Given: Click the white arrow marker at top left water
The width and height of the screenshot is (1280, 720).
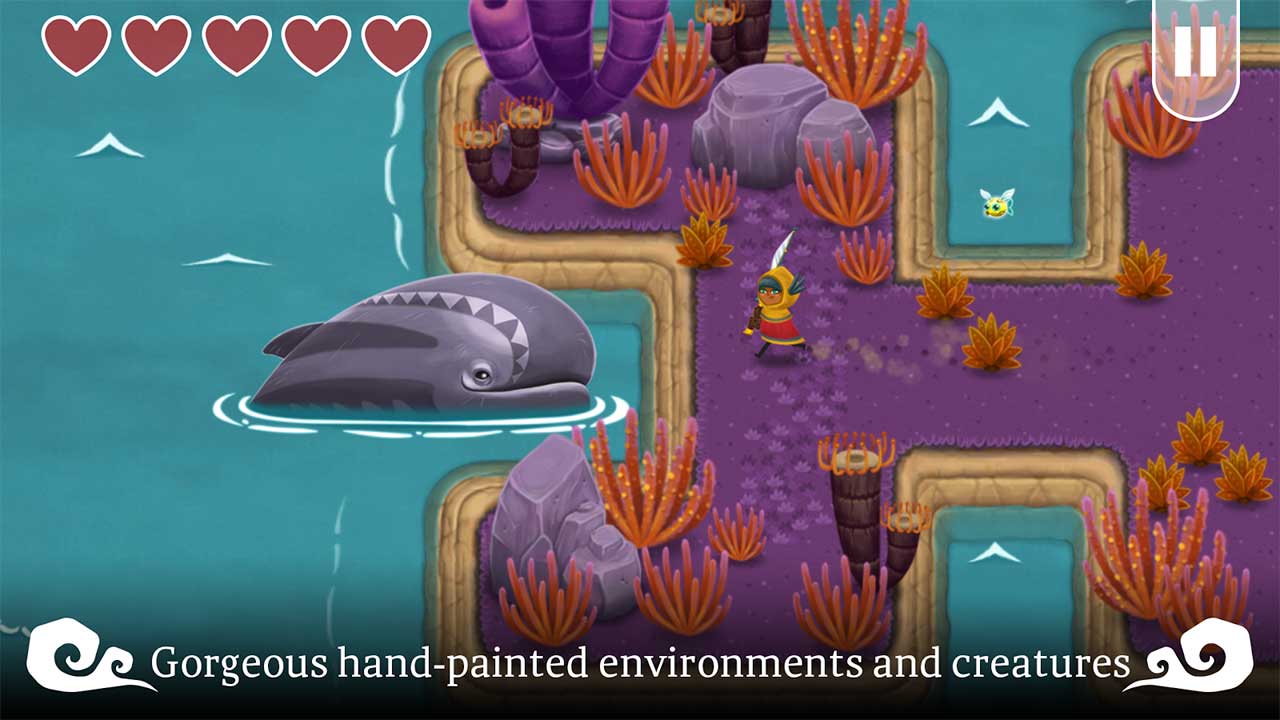Looking at the screenshot, I should [108, 144].
